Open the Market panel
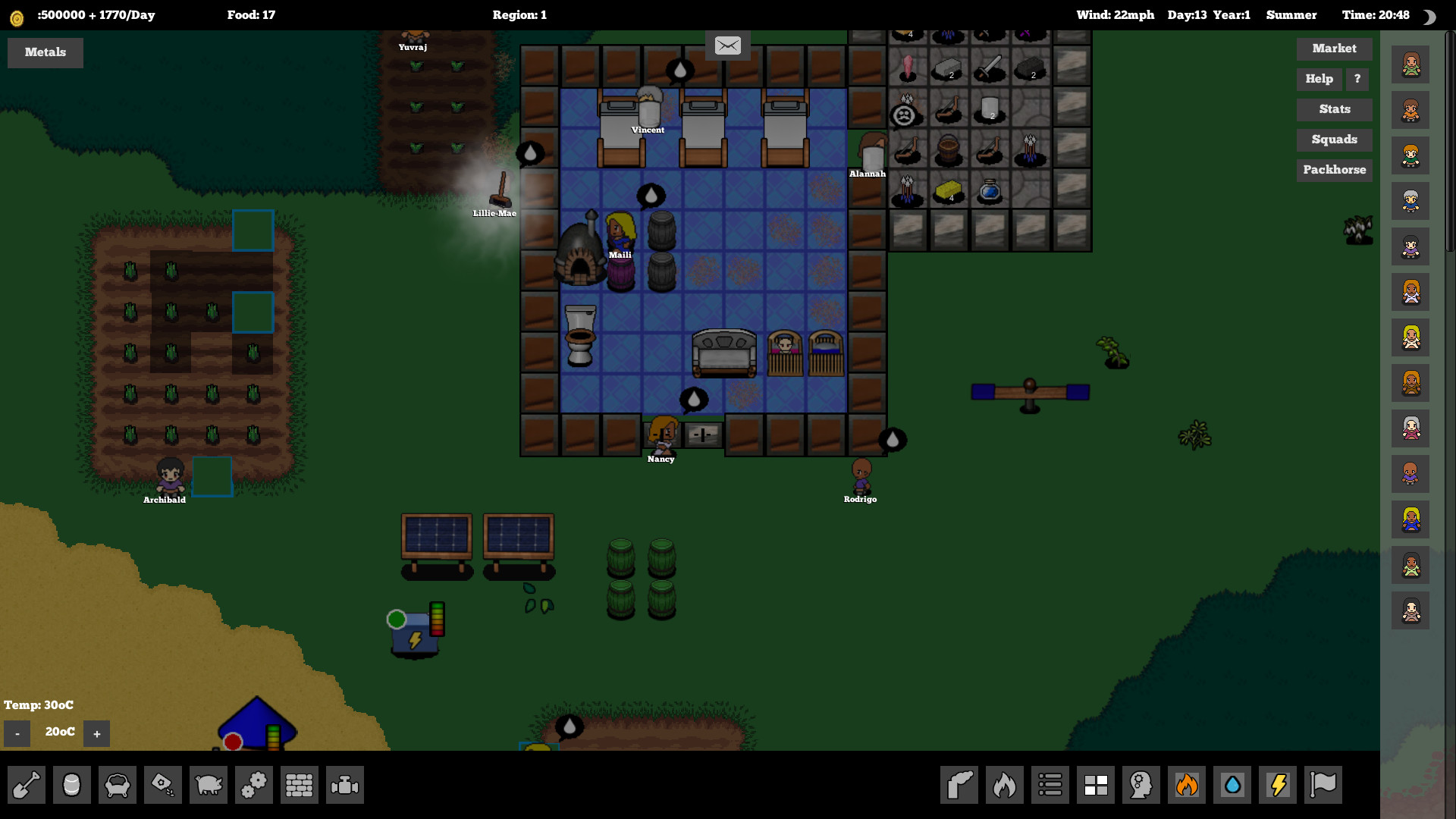 (1334, 49)
